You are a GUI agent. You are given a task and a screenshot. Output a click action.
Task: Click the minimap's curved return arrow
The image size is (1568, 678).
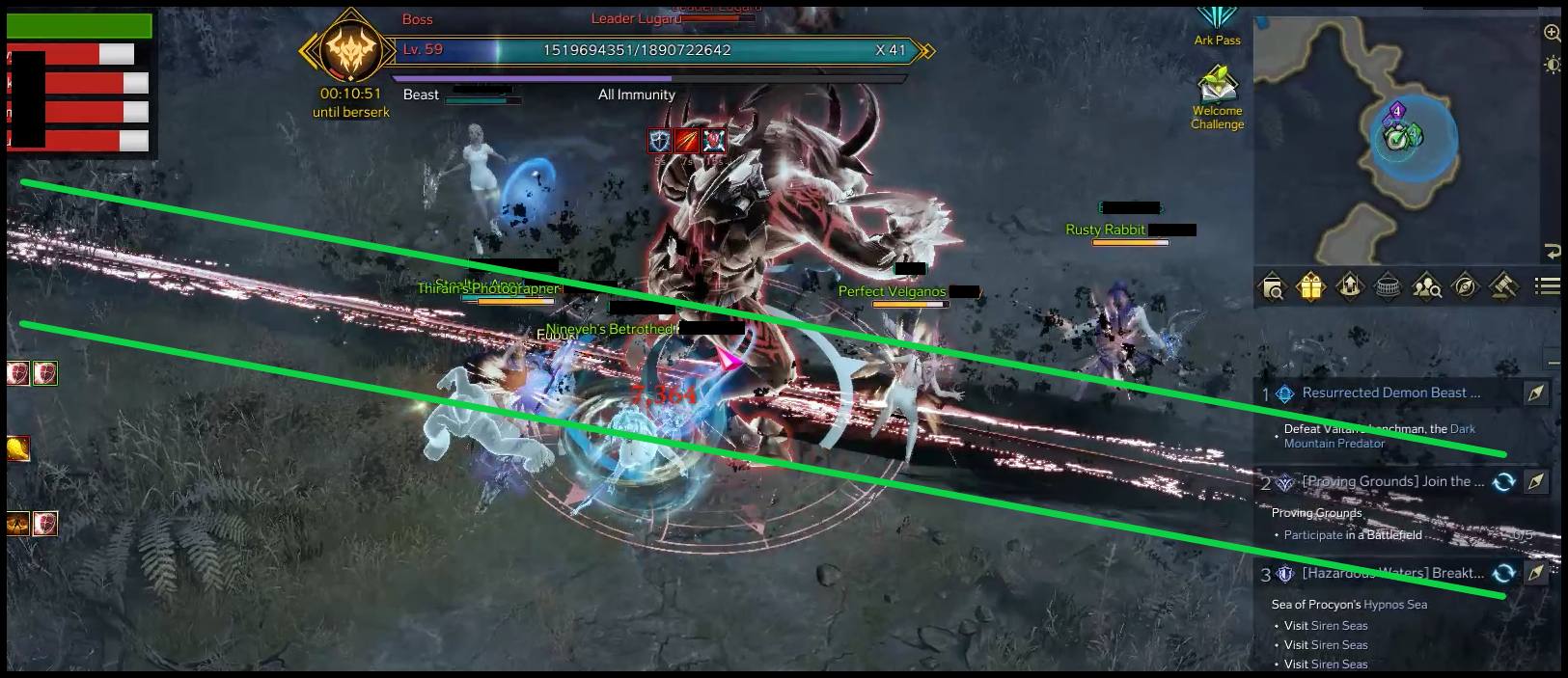click(1552, 252)
